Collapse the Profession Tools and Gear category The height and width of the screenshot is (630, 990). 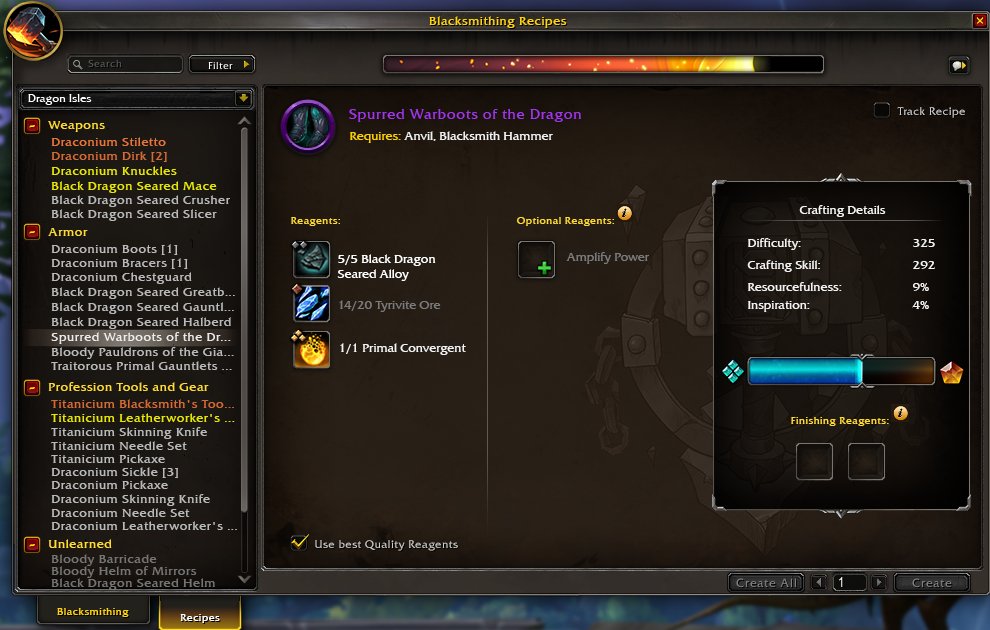pos(32,387)
